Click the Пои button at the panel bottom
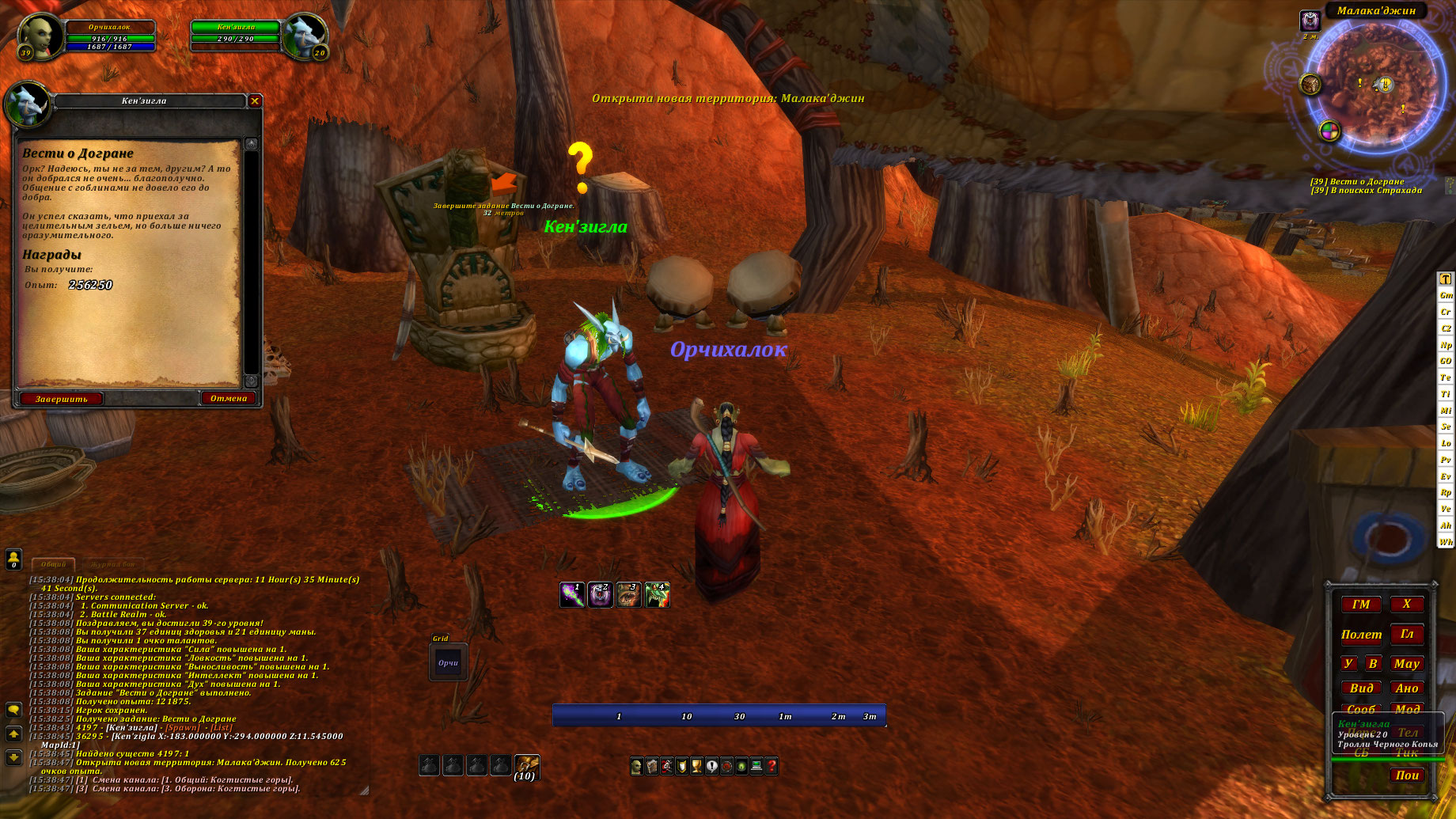 click(1407, 775)
